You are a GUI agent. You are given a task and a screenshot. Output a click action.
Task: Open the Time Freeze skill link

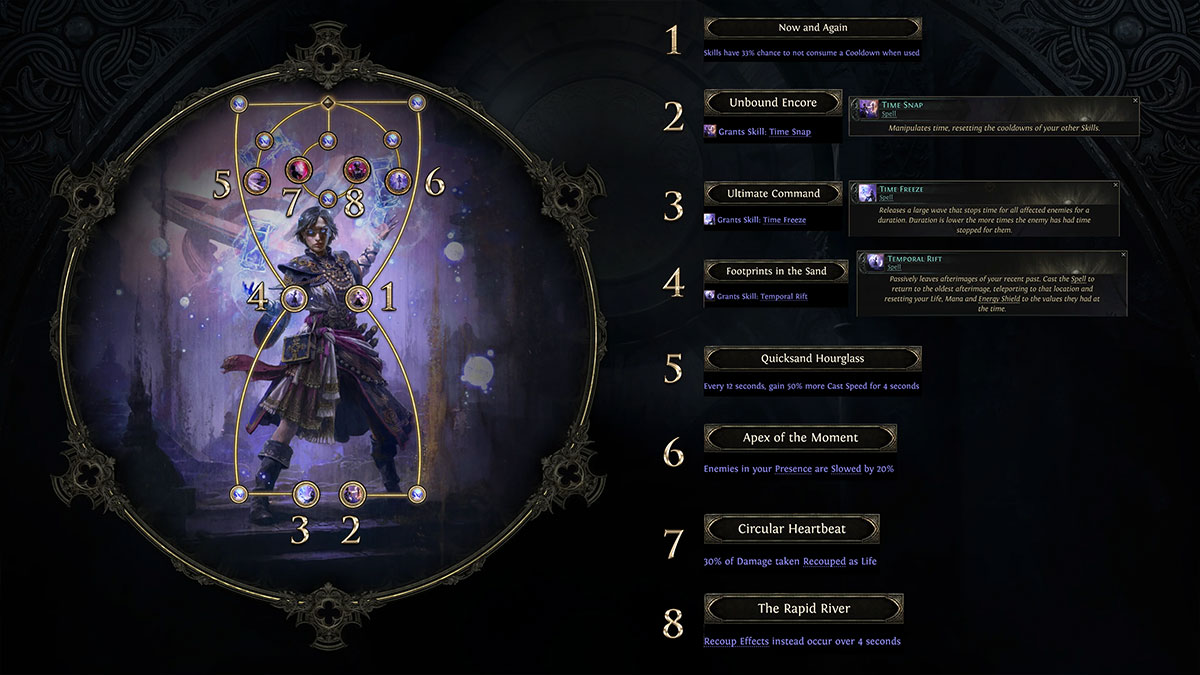[784, 220]
